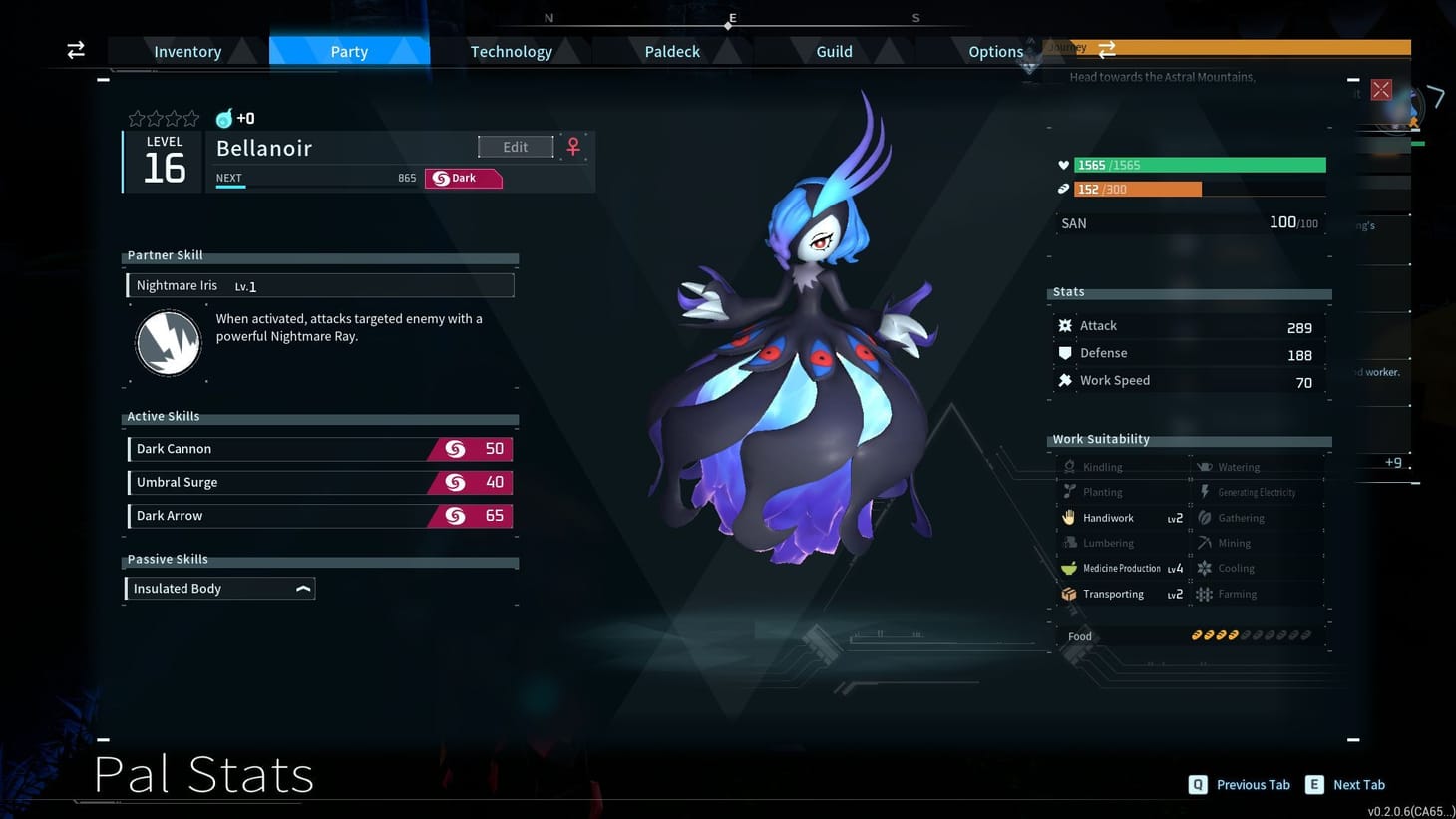This screenshot has width=1456, height=819.
Task: Open the Paldeck tab
Action: [x=670, y=51]
